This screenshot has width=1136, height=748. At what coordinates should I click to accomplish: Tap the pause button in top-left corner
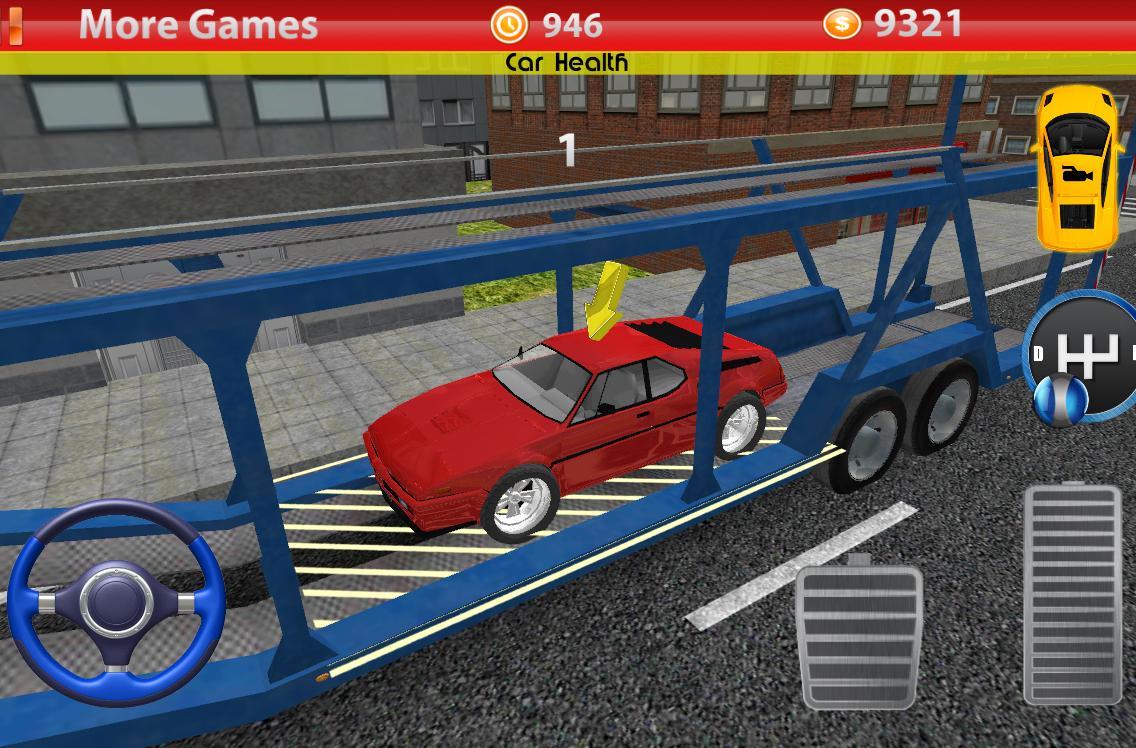pyautogui.click(x=12, y=24)
